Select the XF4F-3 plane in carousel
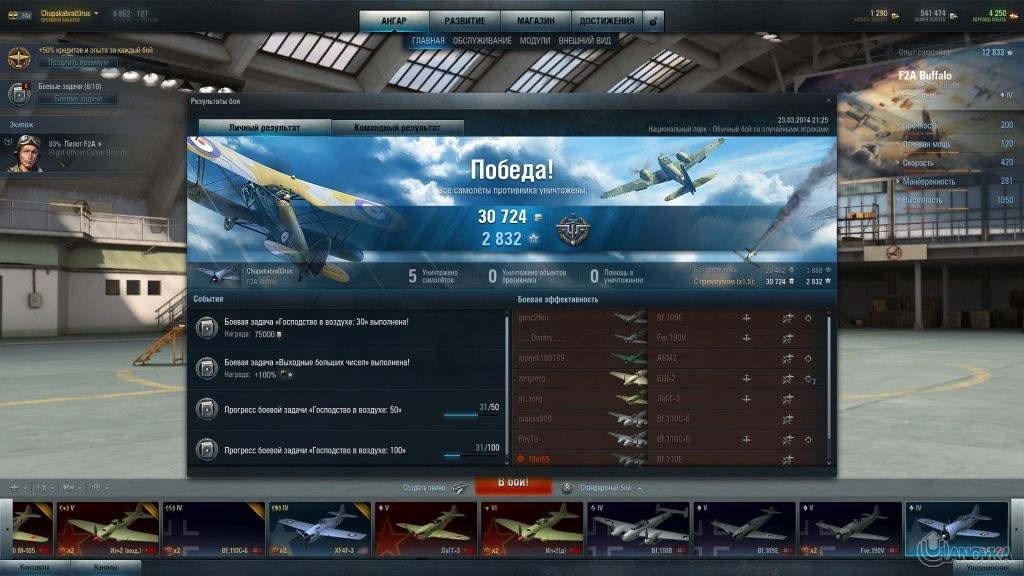This screenshot has width=1024, height=576. 318,528
